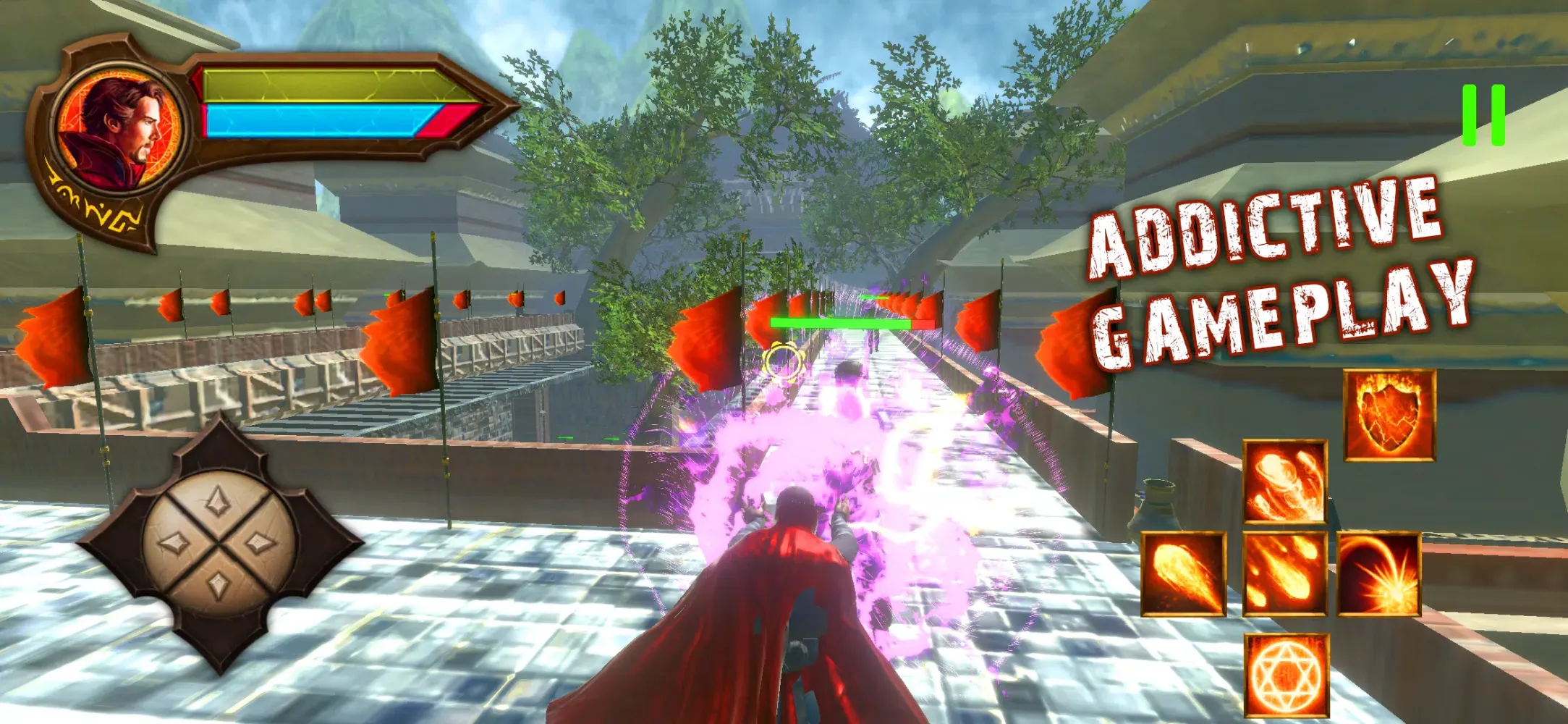This screenshot has width=1568, height=724.
Task: Tap the down arrow on the movement pad
Action: click(x=218, y=585)
